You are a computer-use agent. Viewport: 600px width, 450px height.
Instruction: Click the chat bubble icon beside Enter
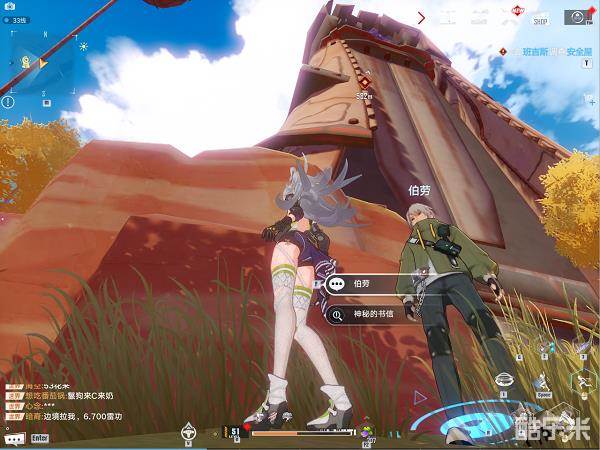coord(14,438)
